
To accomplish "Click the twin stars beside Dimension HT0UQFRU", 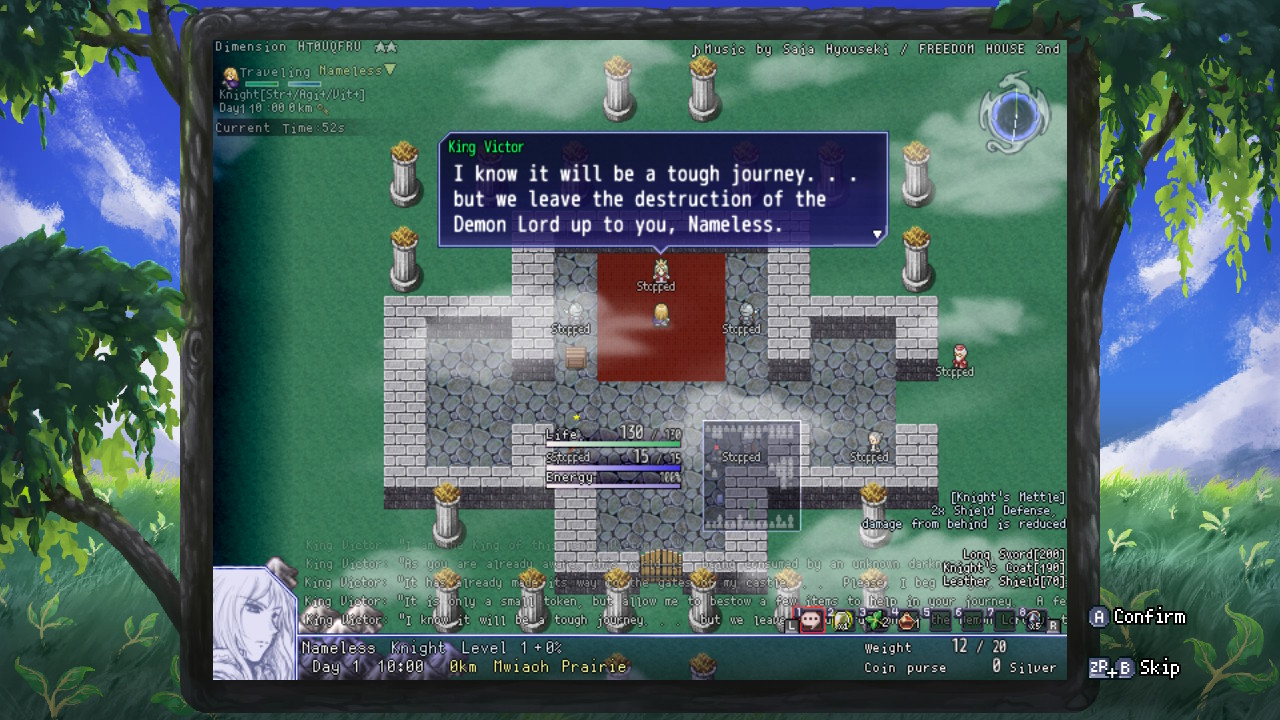I will (384, 47).
